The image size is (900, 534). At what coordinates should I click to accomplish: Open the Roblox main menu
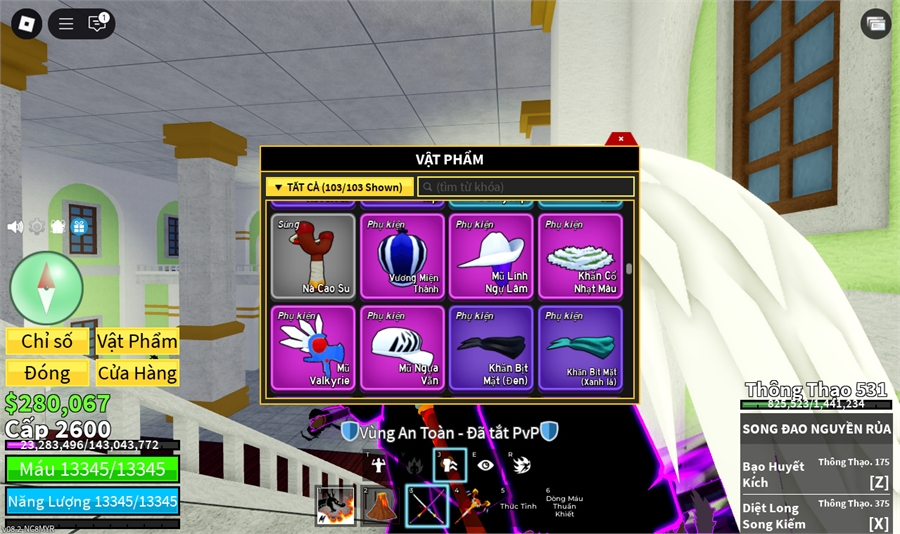pos(26,24)
